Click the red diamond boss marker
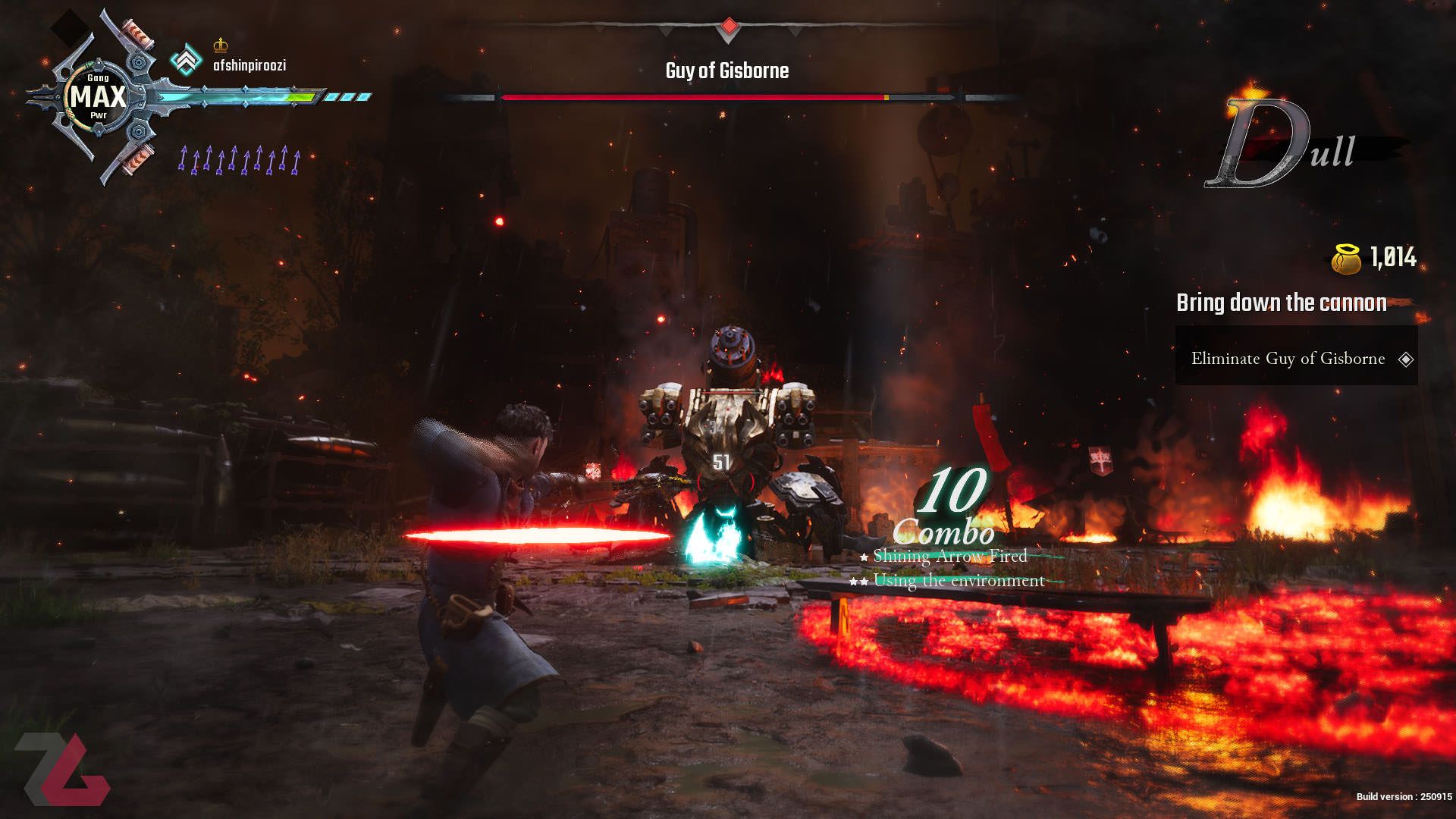 tap(729, 27)
